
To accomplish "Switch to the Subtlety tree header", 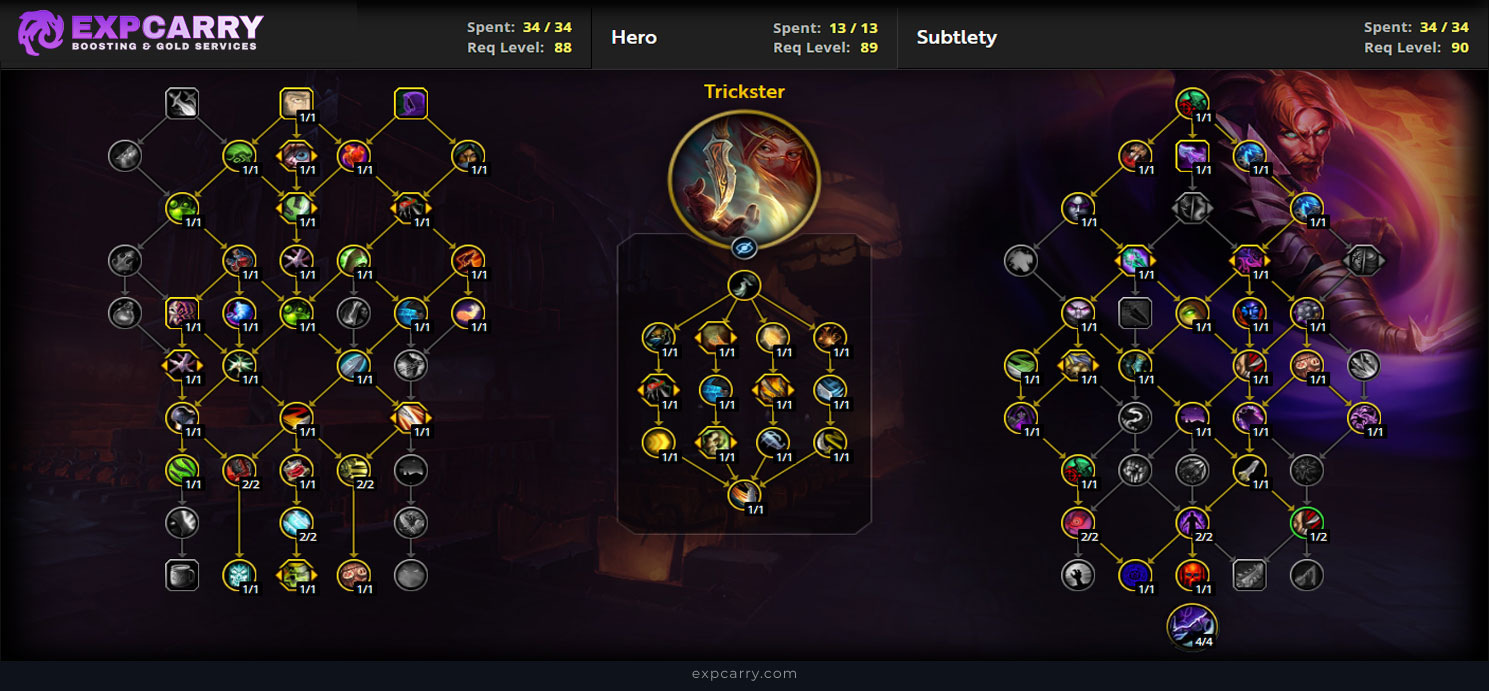I will coord(956,38).
